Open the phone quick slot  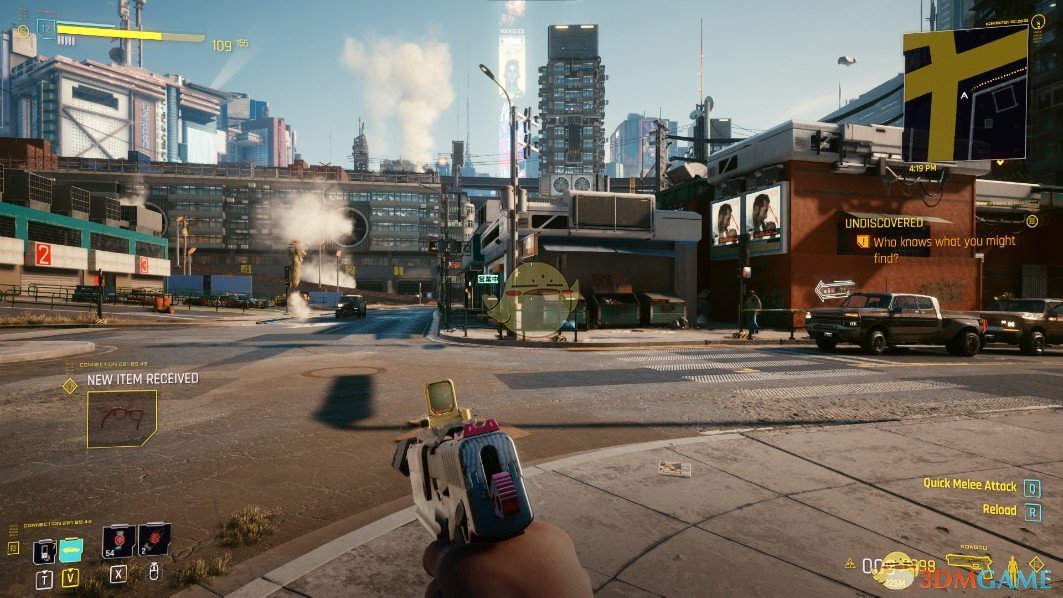[45, 551]
